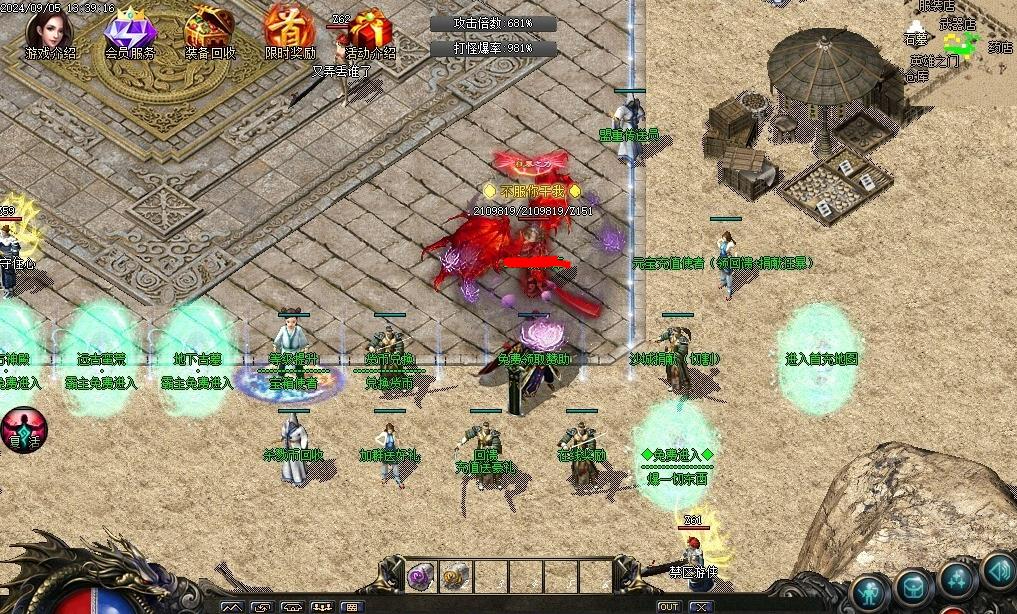Open the 装备回收 equipment recycling chest

click(x=210, y=30)
